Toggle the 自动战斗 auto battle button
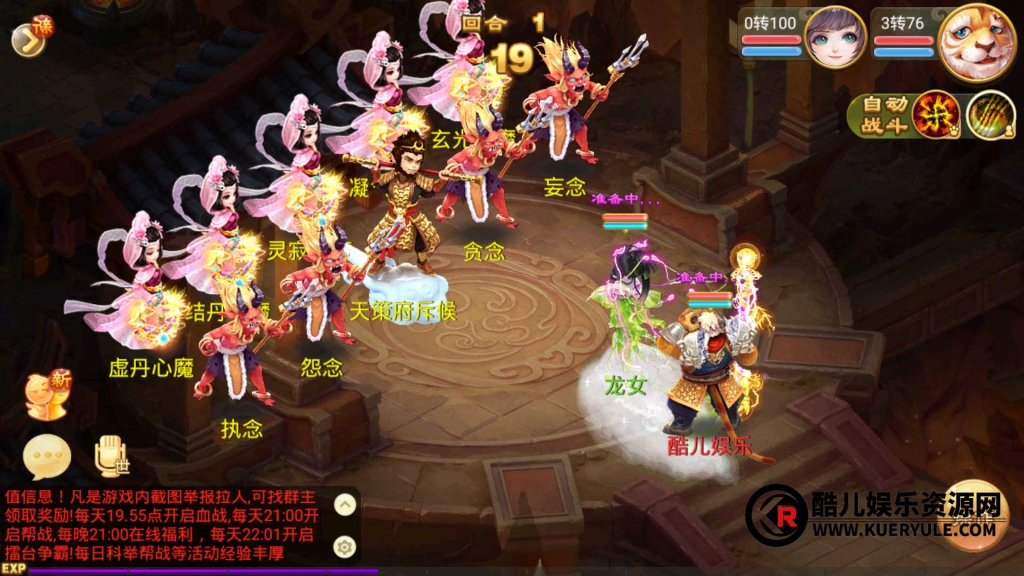Screen dimensions: 1024x576 (x=880, y=115)
